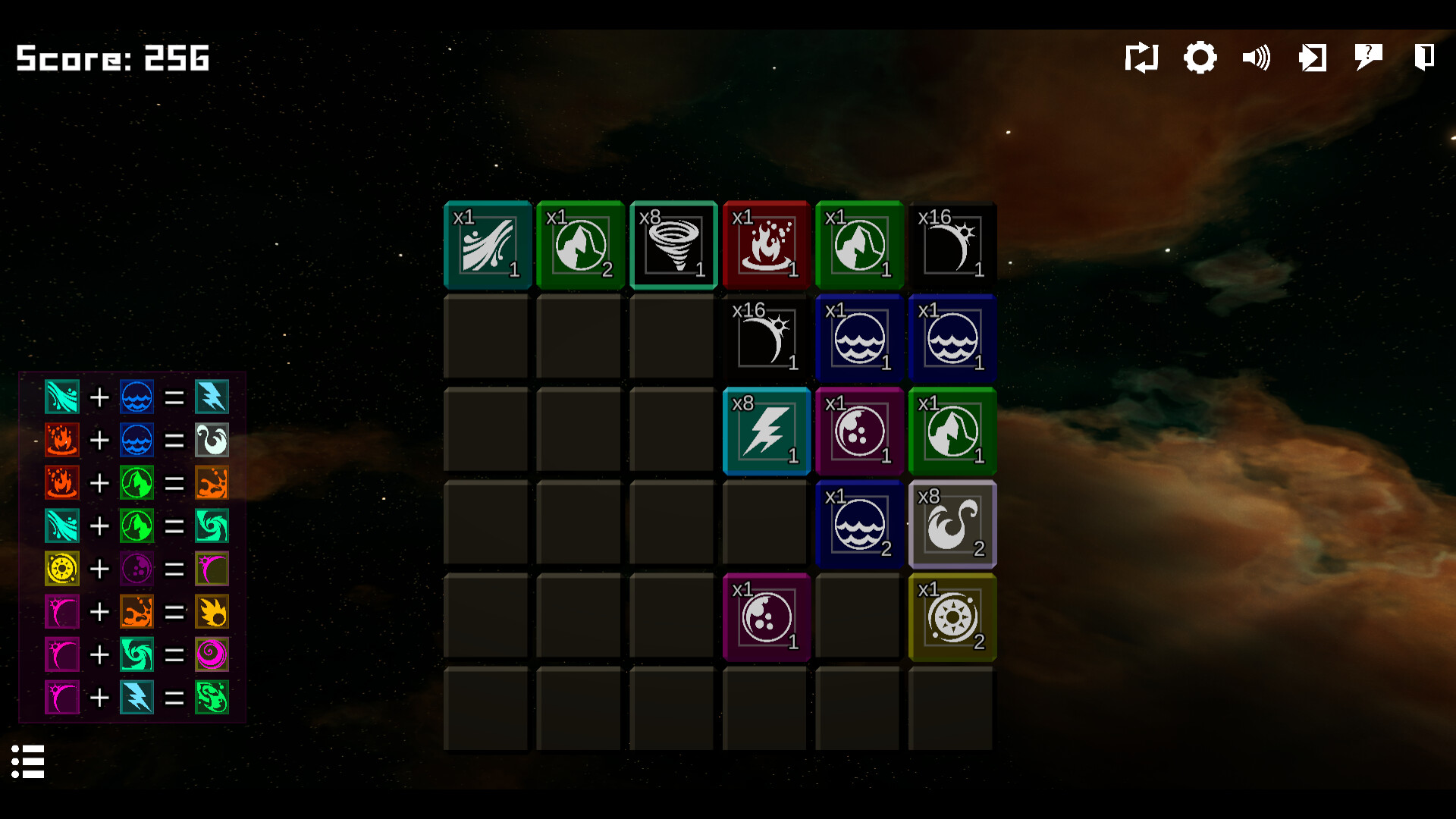Click the green mountain tile beside the fire tile

(859, 245)
